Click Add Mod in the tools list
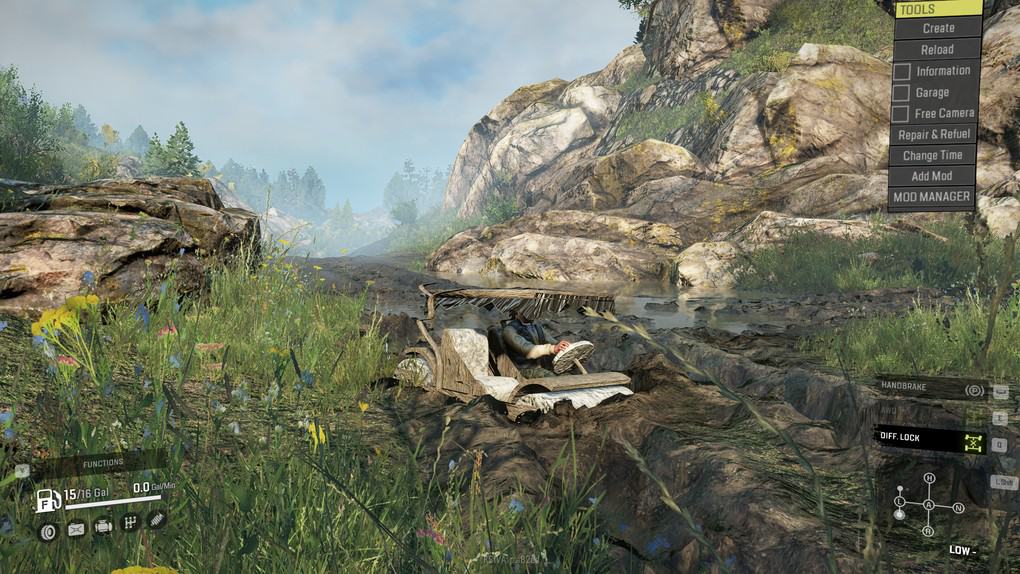 tap(933, 176)
